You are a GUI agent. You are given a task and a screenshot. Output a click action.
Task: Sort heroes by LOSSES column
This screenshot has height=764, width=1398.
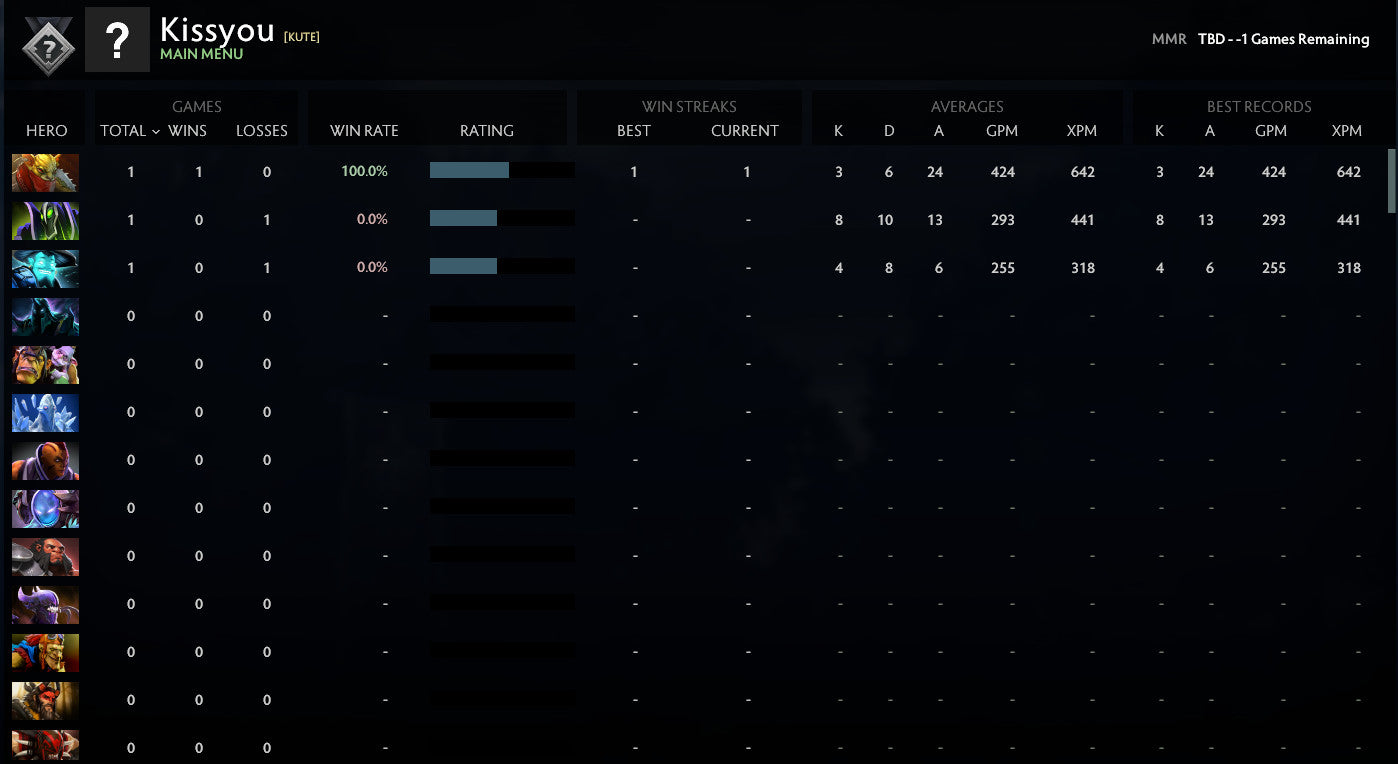(261, 130)
